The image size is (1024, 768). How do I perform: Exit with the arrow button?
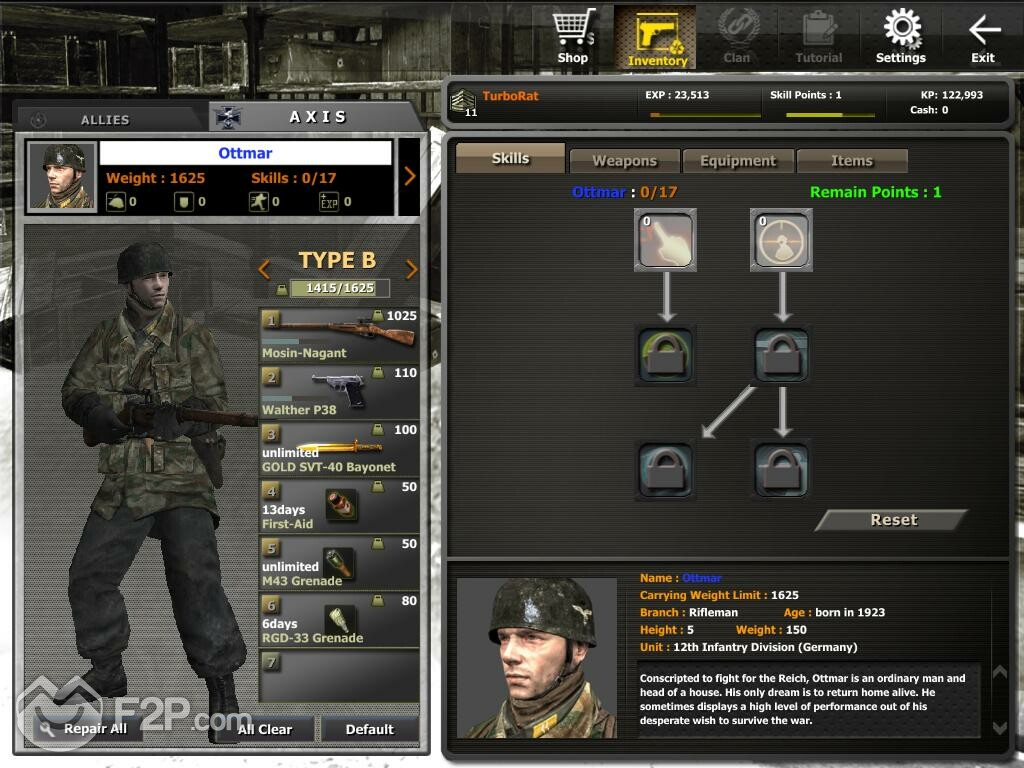pos(983,37)
